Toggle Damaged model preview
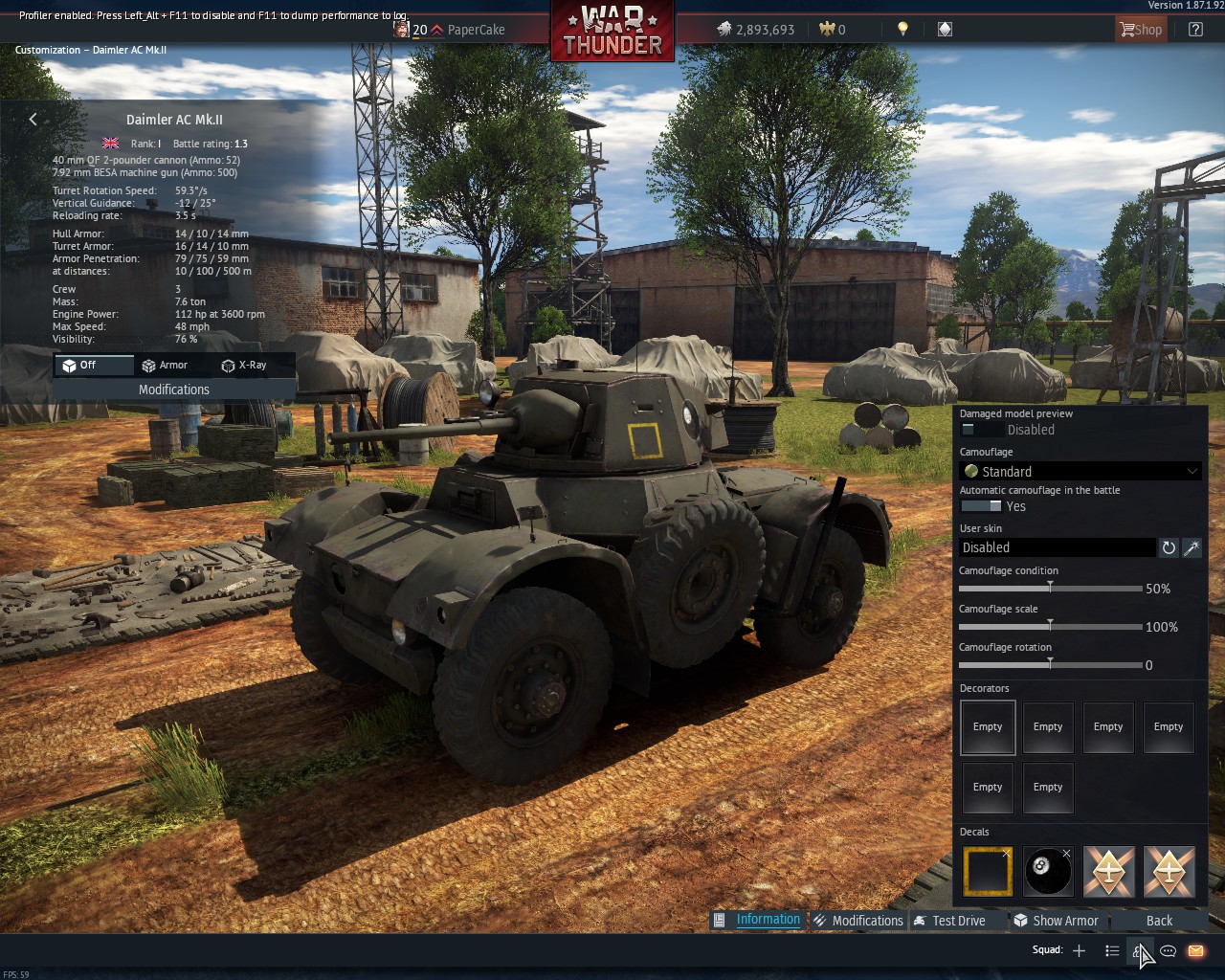 pos(981,430)
